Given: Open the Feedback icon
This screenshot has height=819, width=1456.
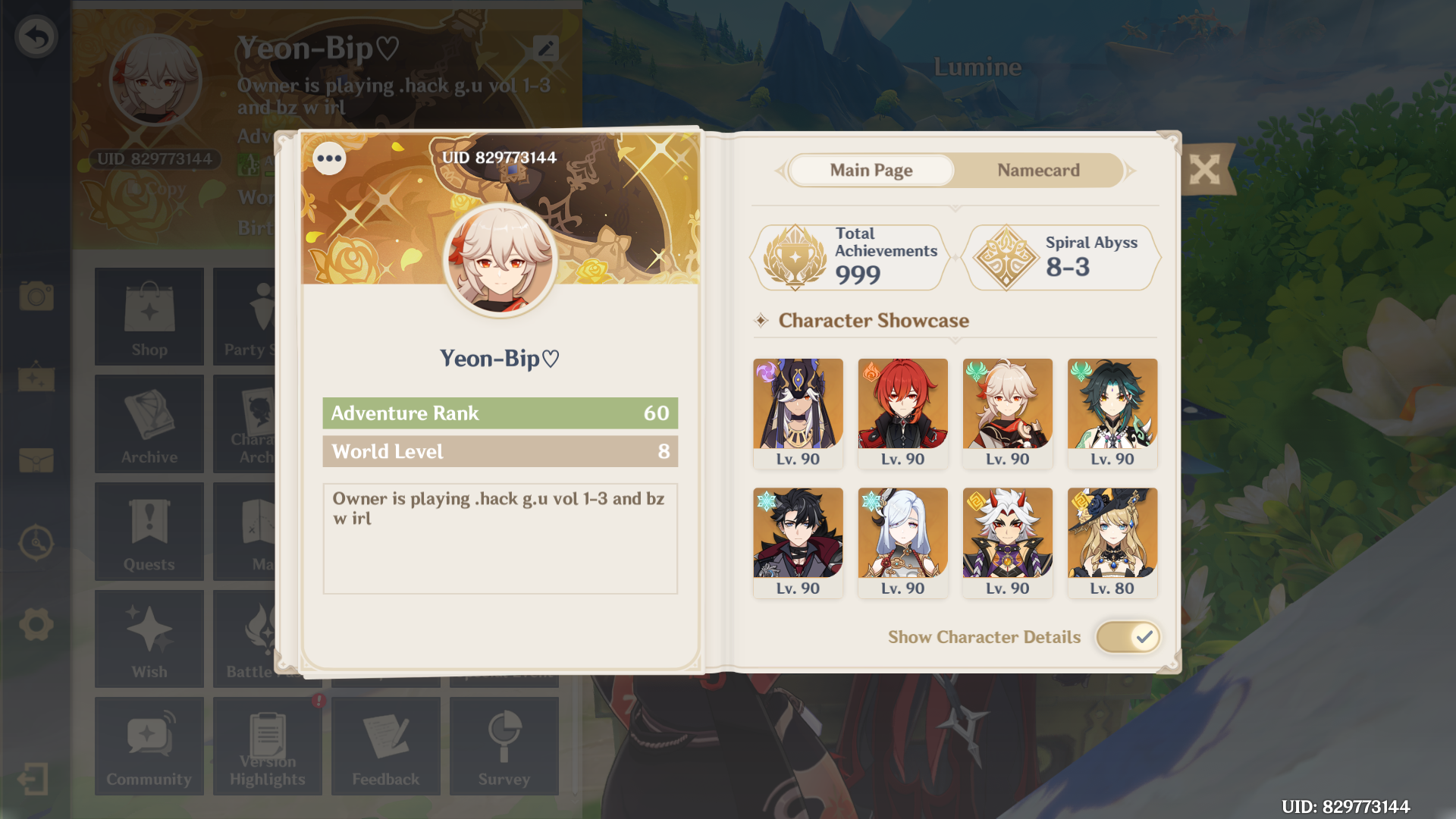Looking at the screenshot, I should (x=386, y=746).
